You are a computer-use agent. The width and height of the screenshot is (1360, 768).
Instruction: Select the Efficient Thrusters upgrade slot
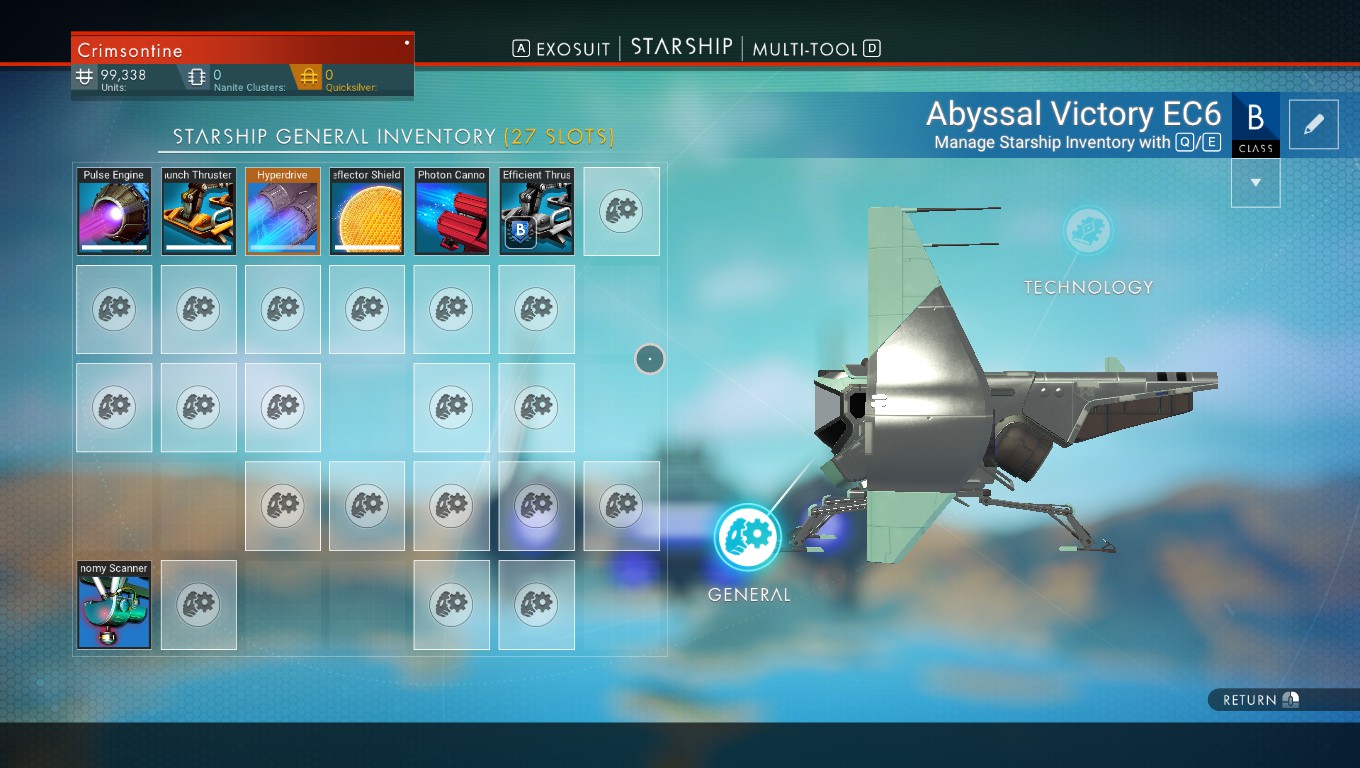[537, 212]
